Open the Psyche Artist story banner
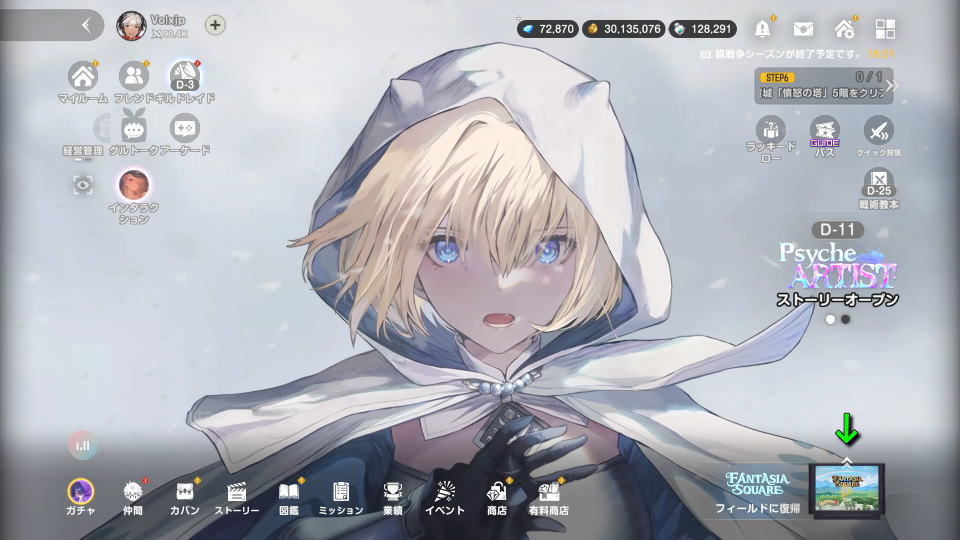 (x=838, y=270)
